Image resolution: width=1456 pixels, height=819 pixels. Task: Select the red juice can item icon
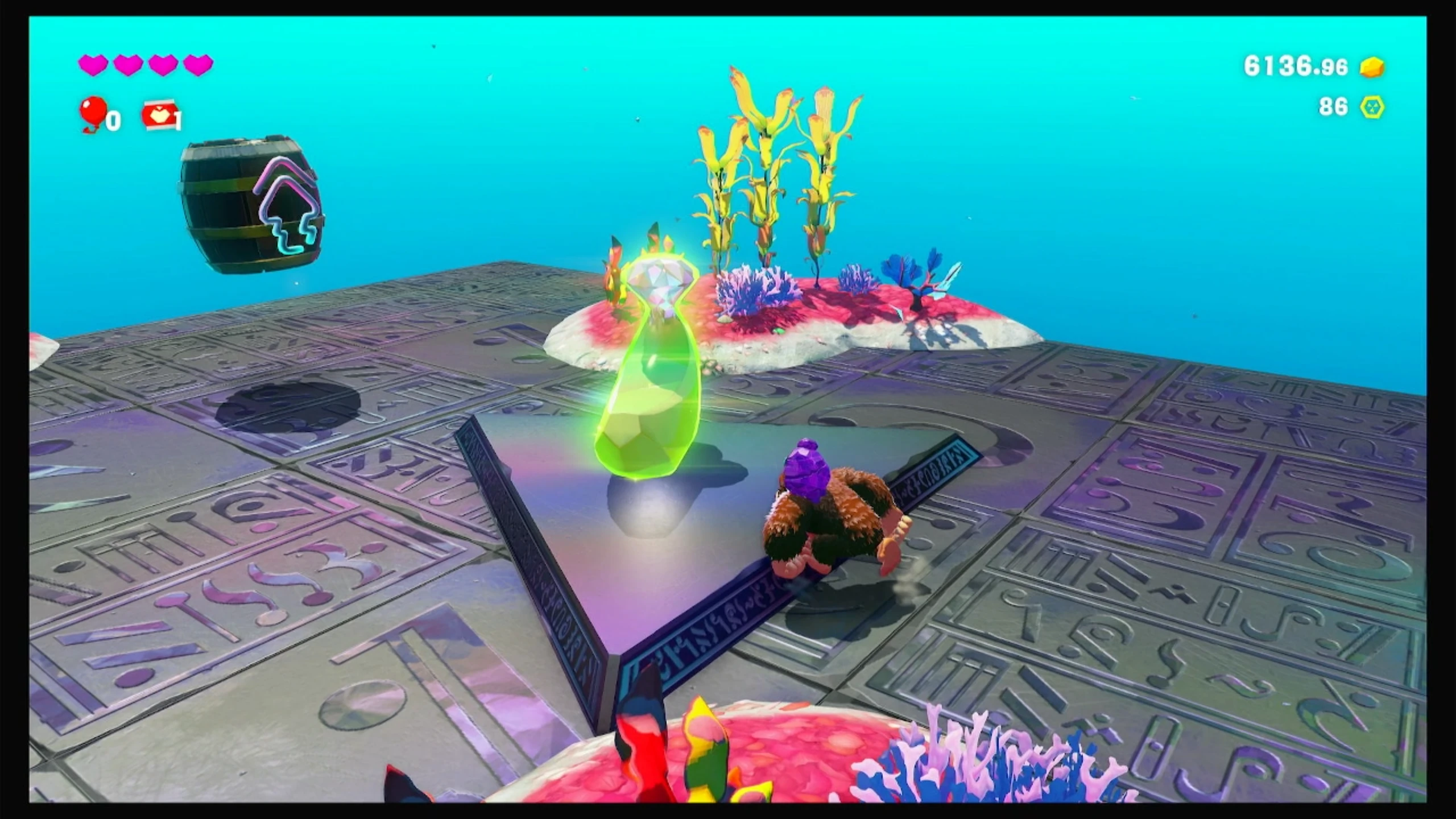click(159, 116)
